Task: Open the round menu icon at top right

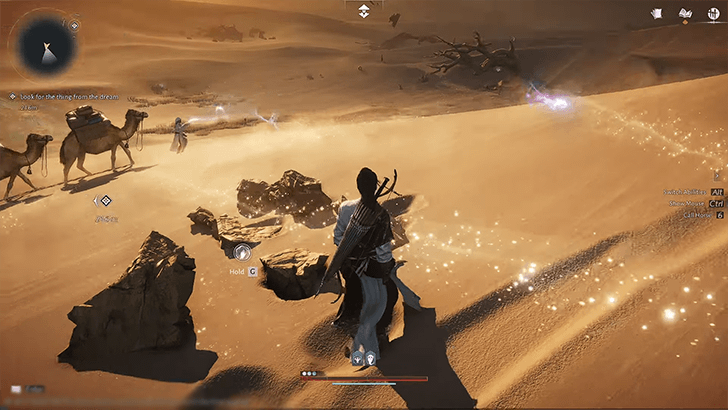Action: click(x=714, y=14)
